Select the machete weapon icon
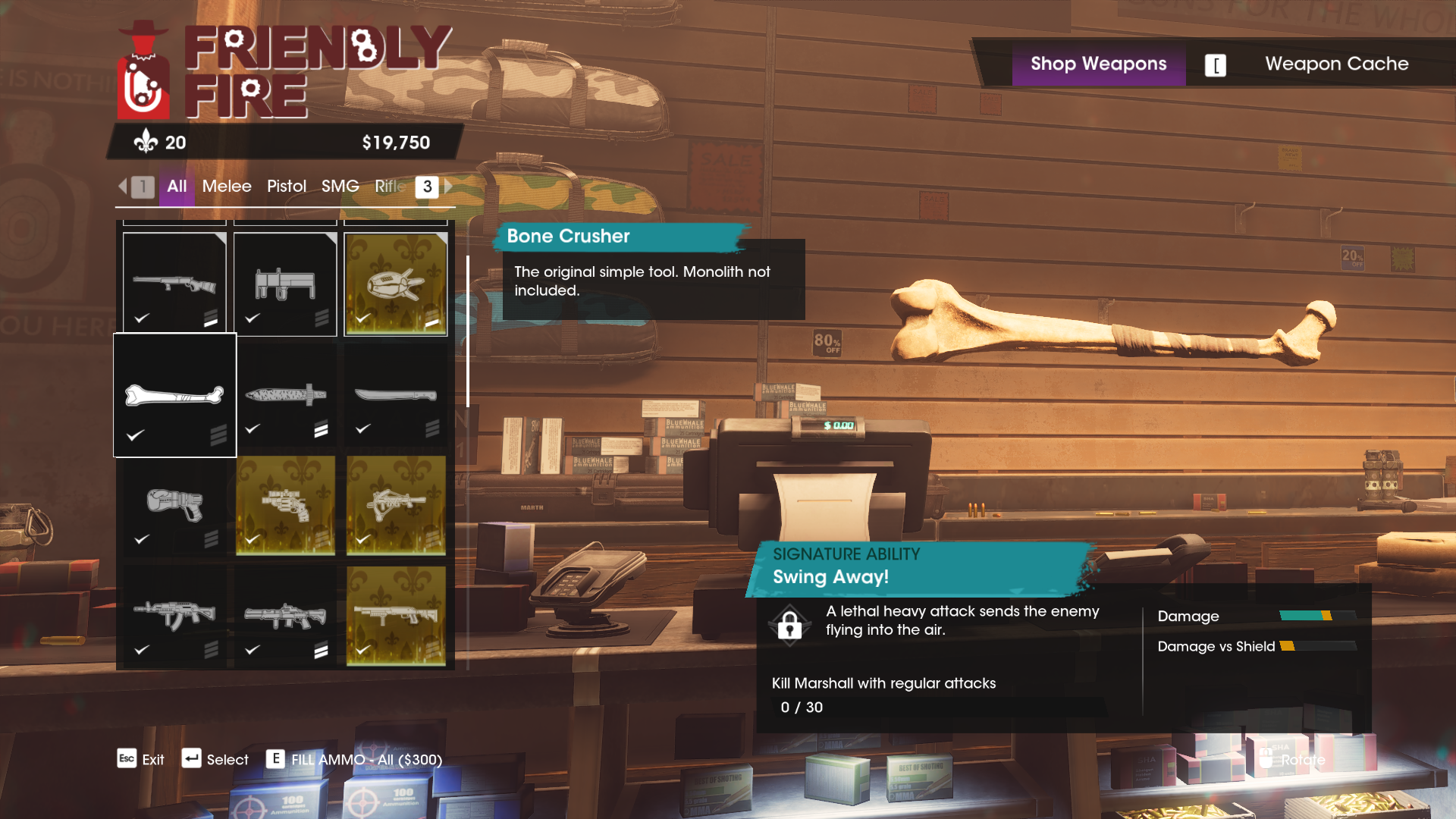Viewport: 1456px width, 819px height. point(396,394)
